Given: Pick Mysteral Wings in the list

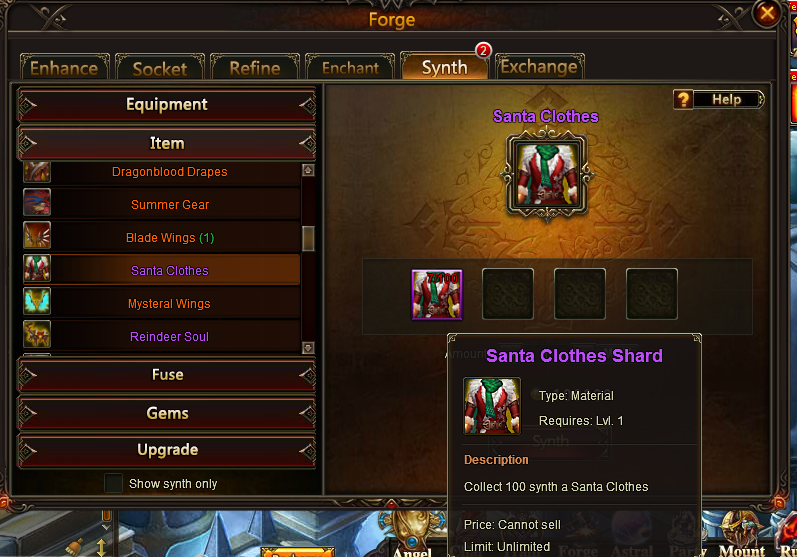Looking at the screenshot, I should [169, 304].
